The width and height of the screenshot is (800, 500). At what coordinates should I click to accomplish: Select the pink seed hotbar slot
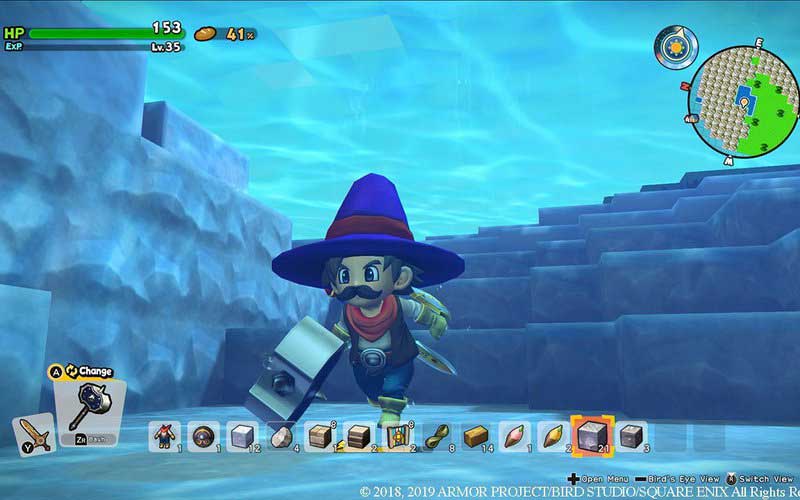(x=514, y=435)
